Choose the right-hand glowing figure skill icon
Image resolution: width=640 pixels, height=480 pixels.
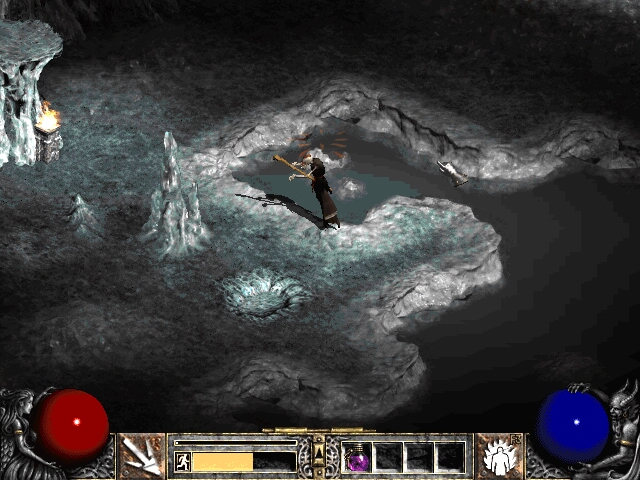497,456
